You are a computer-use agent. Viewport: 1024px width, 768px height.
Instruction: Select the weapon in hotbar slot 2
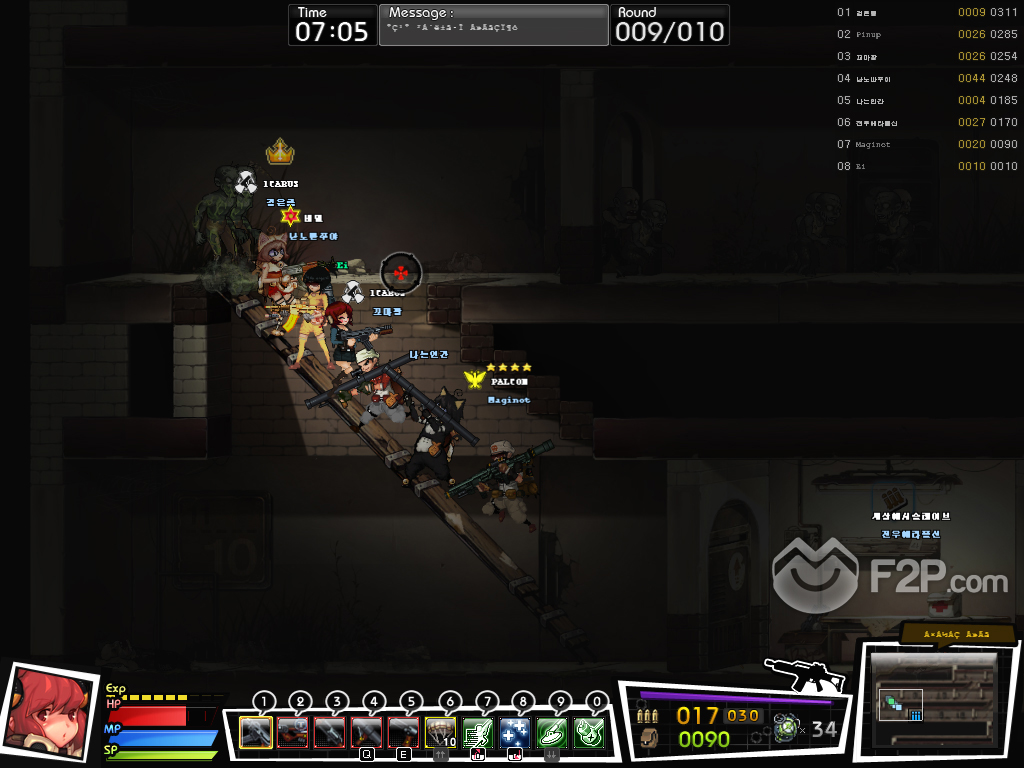293,733
